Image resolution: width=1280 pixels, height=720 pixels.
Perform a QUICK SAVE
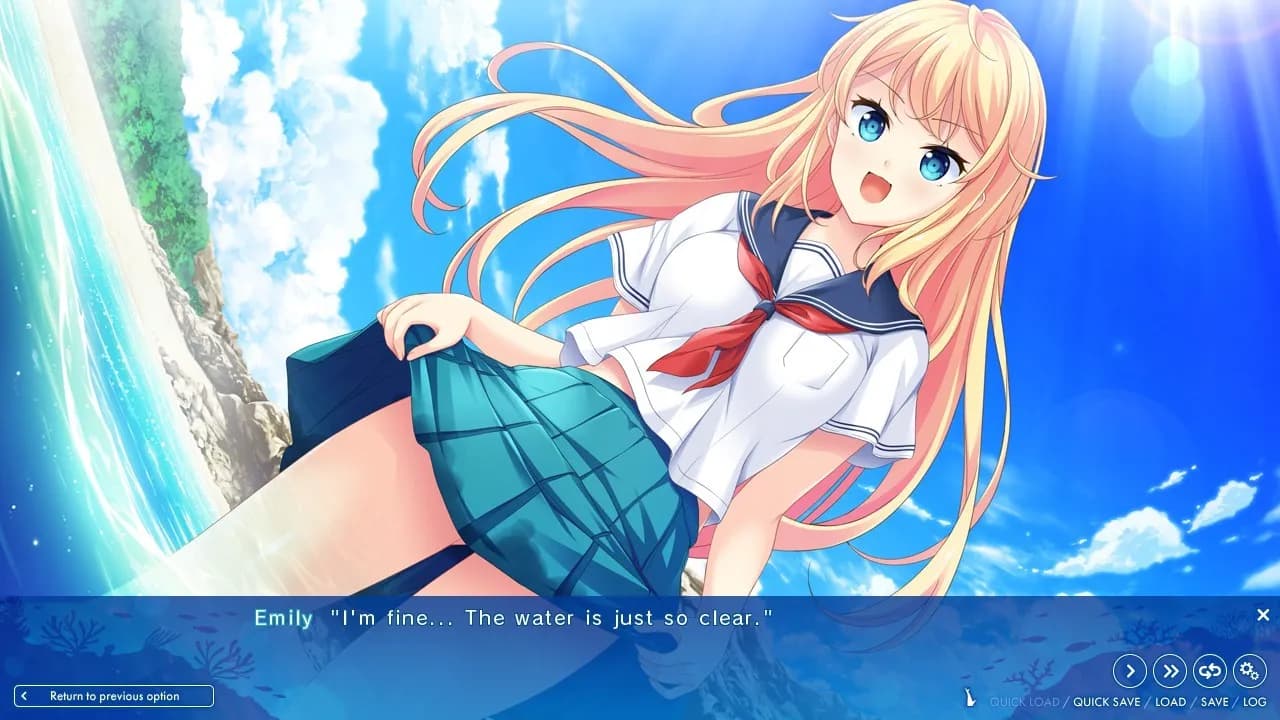point(1107,701)
